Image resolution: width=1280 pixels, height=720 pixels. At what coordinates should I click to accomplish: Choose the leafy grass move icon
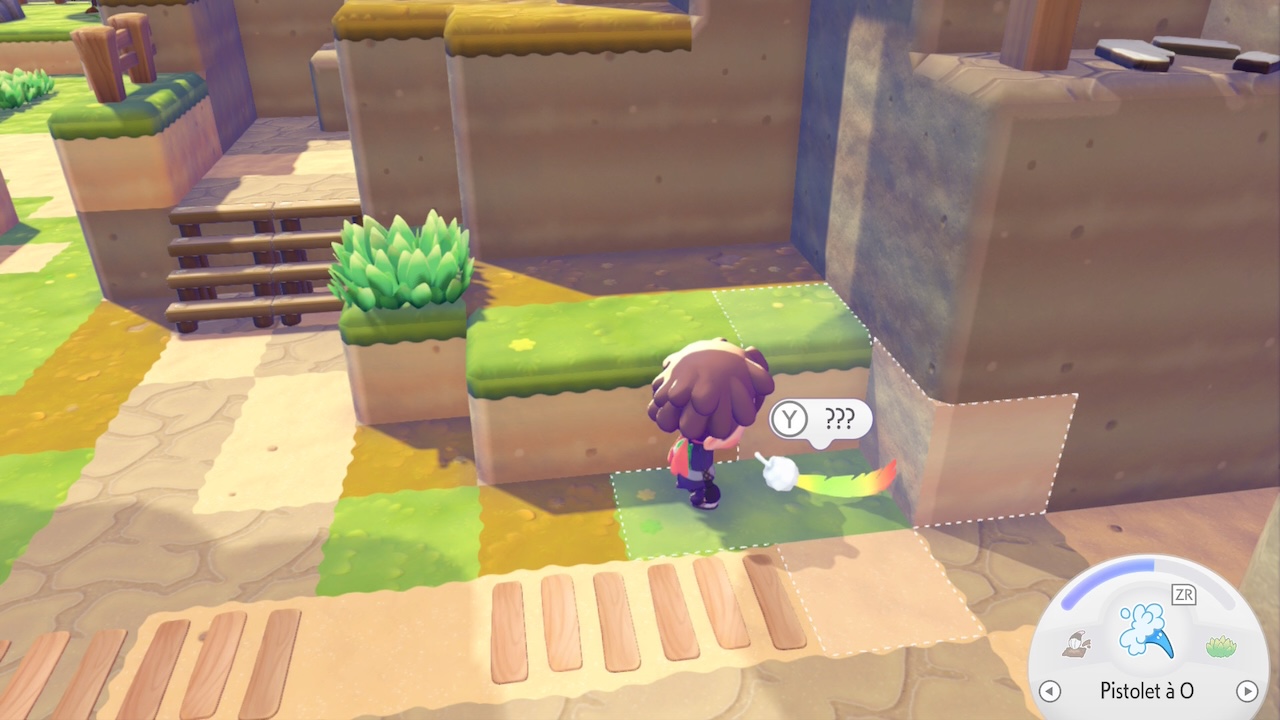coord(1220,647)
